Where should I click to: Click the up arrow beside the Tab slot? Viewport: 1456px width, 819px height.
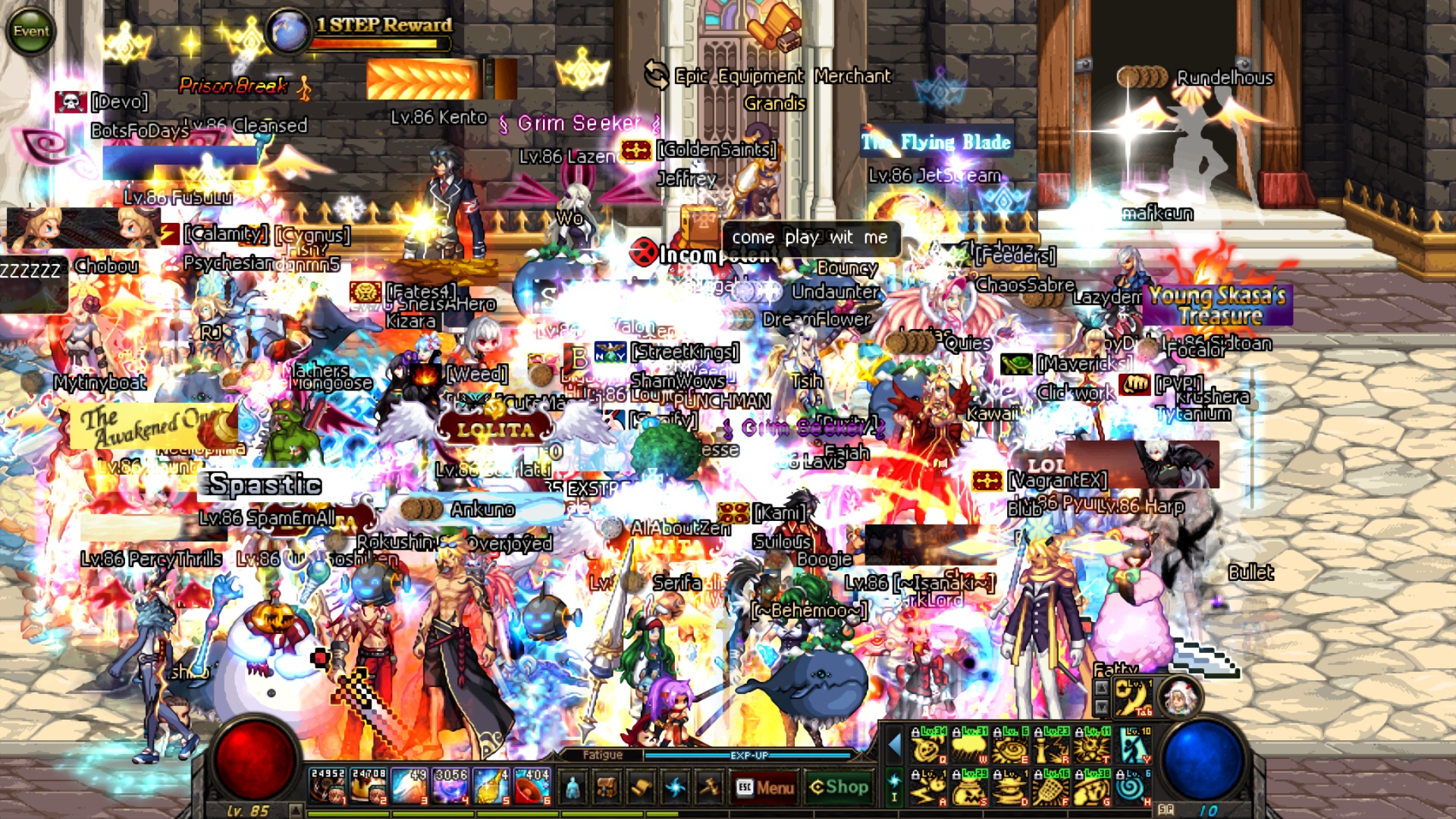pyautogui.click(x=1103, y=689)
